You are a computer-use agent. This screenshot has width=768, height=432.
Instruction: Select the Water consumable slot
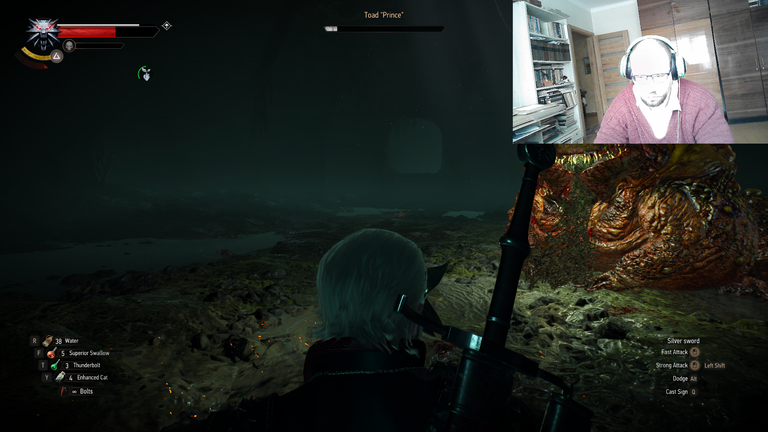click(48, 341)
